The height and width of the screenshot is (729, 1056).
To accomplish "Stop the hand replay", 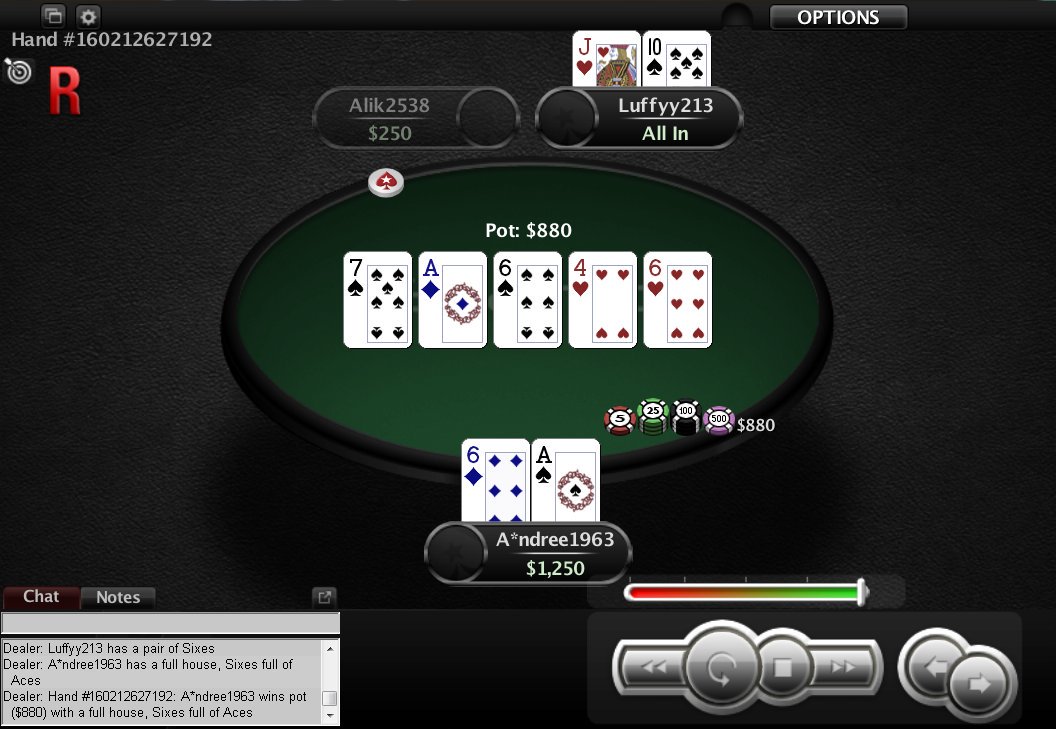I will [x=783, y=667].
